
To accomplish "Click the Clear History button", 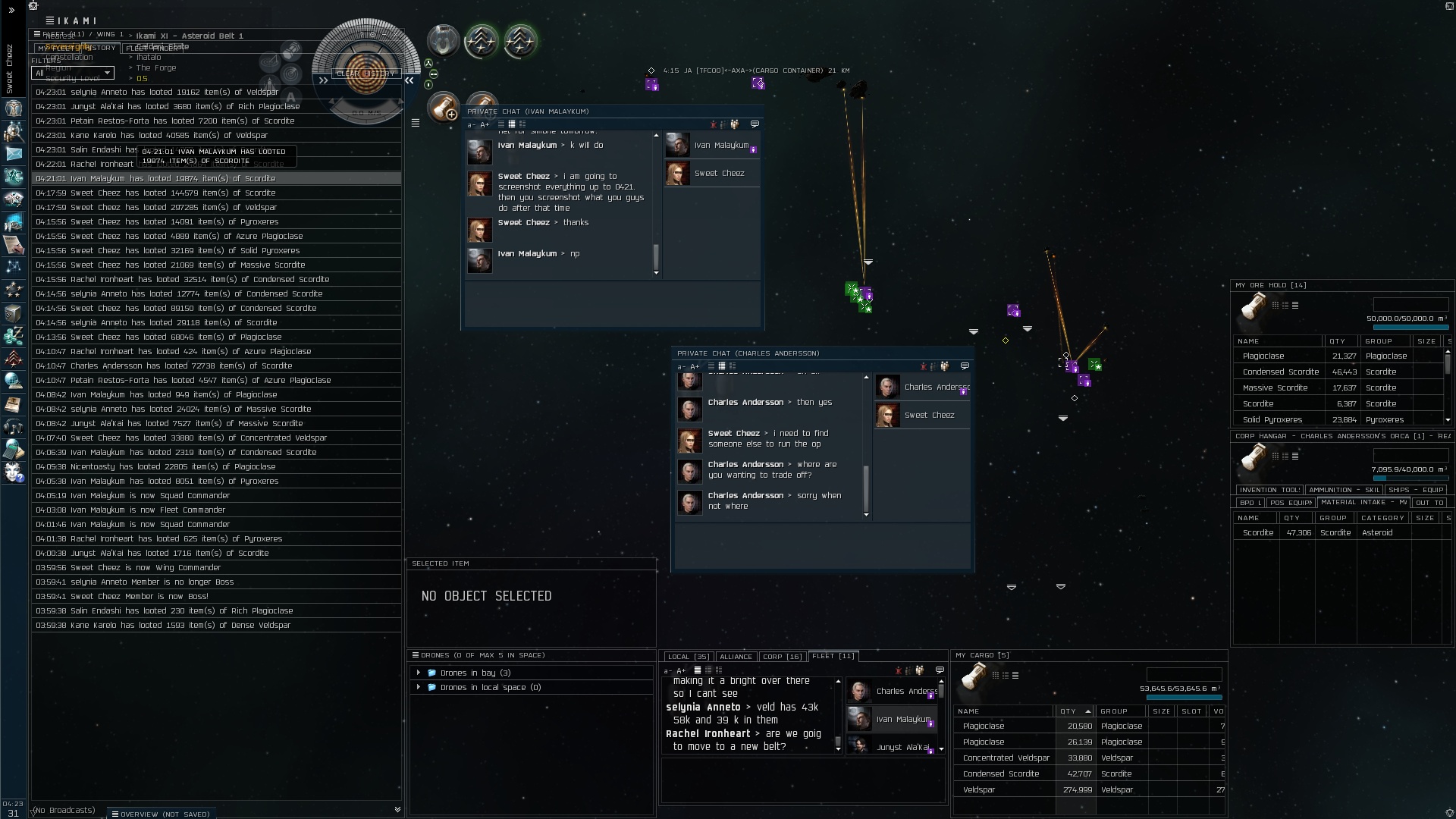I will (x=366, y=74).
